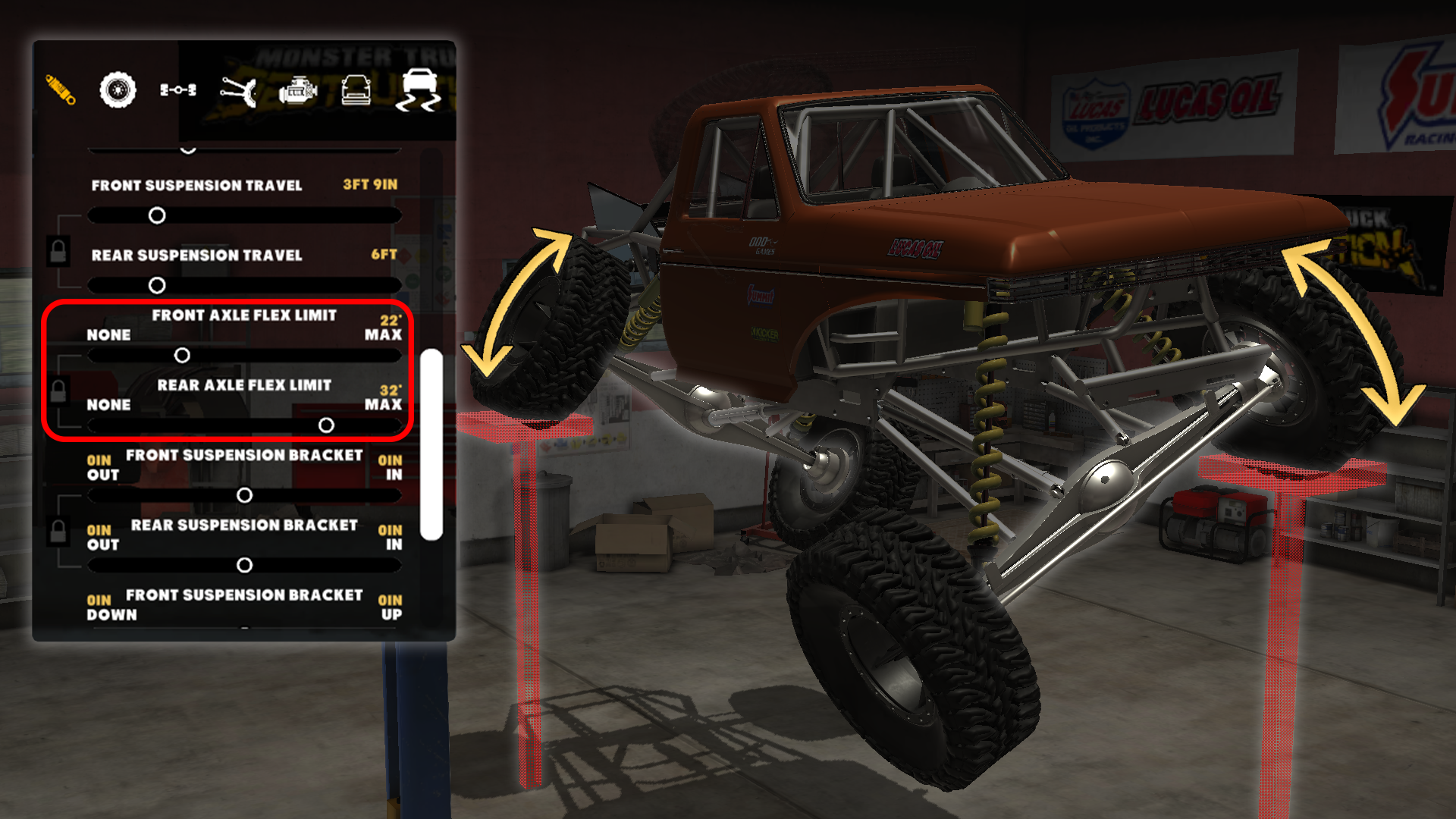
Task: Click the vehicle lift body icon
Action: pyautogui.click(x=357, y=90)
